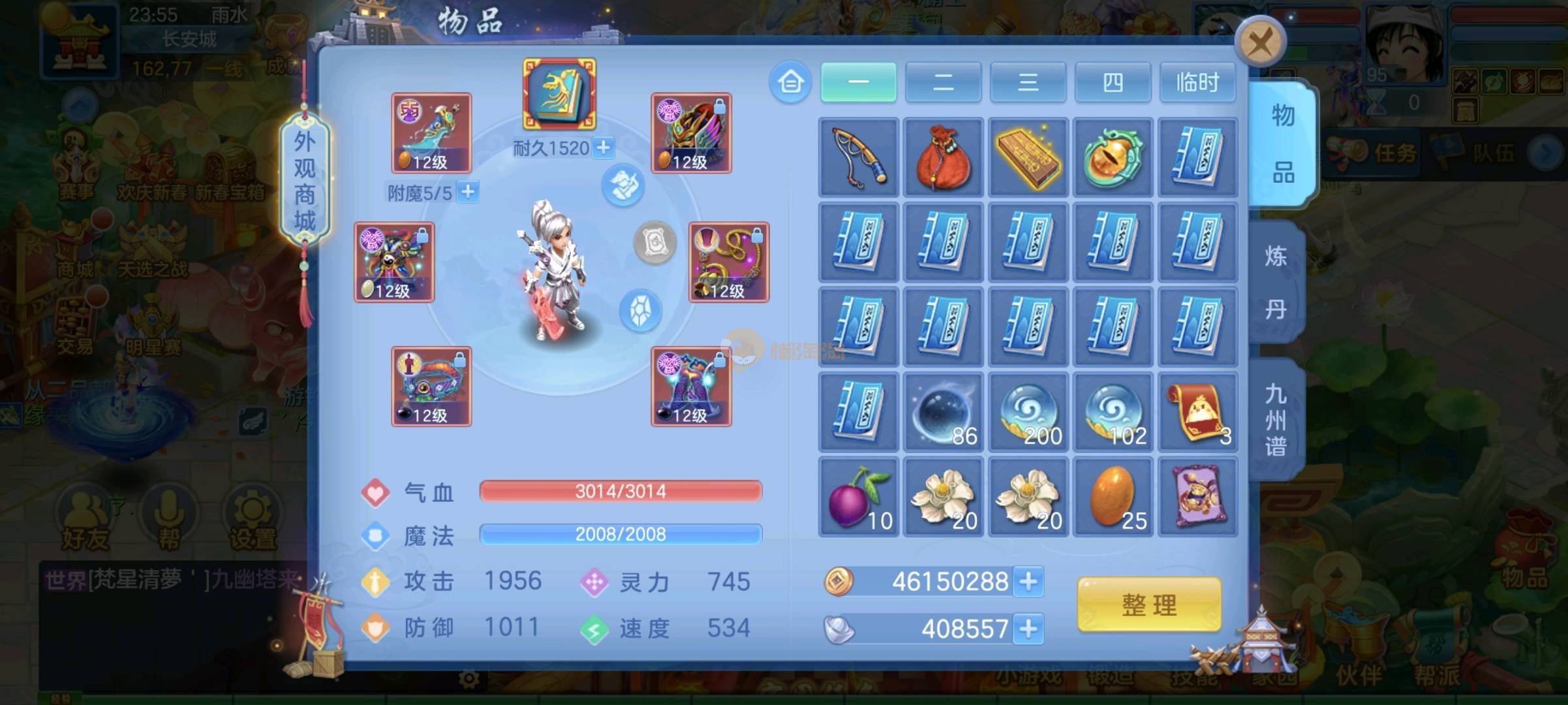This screenshot has width=1568, height=705.
Task: Select the golden eye amulet item slot
Action: pyautogui.click(x=1113, y=157)
